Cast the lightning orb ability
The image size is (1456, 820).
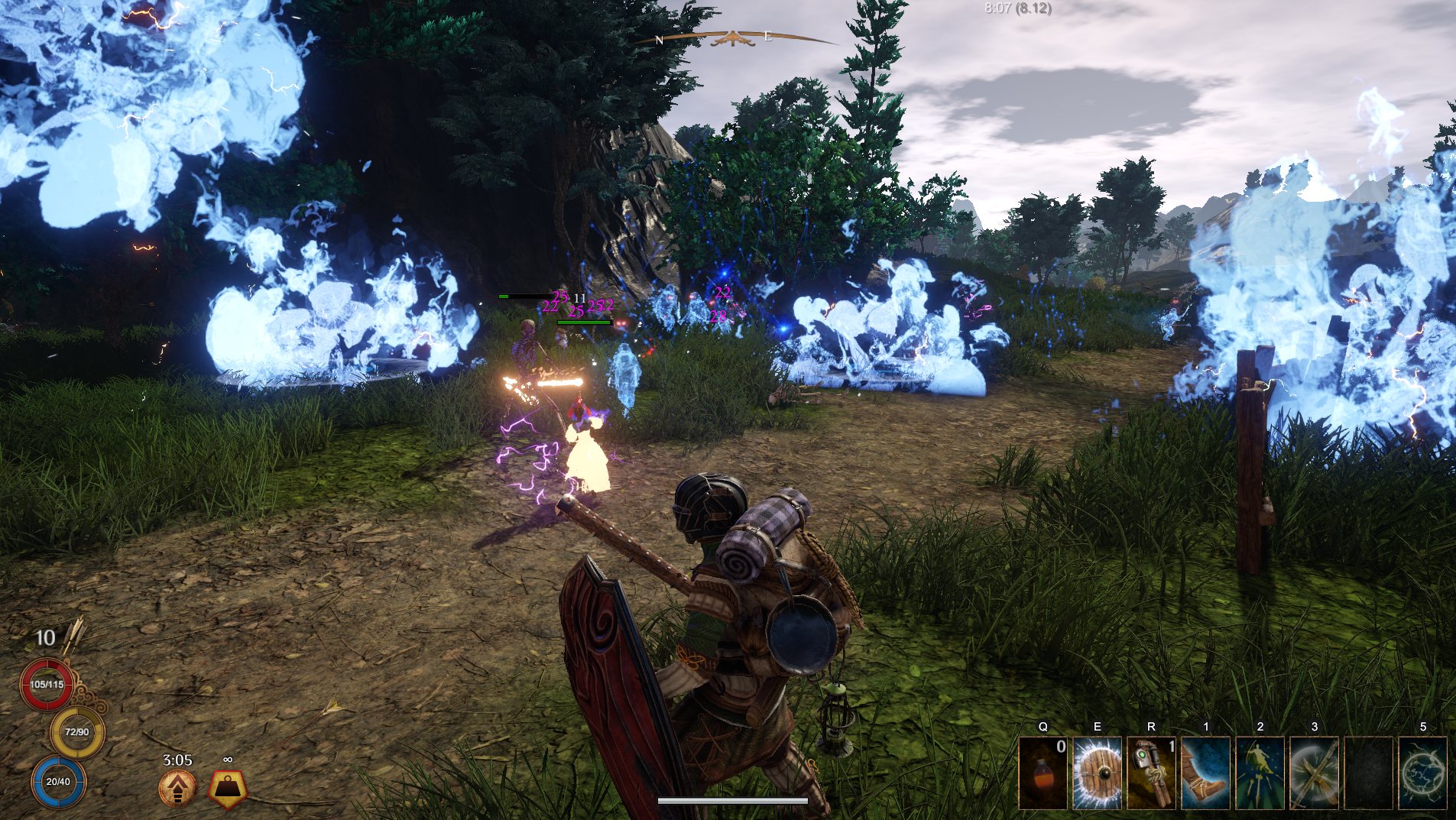1422,773
